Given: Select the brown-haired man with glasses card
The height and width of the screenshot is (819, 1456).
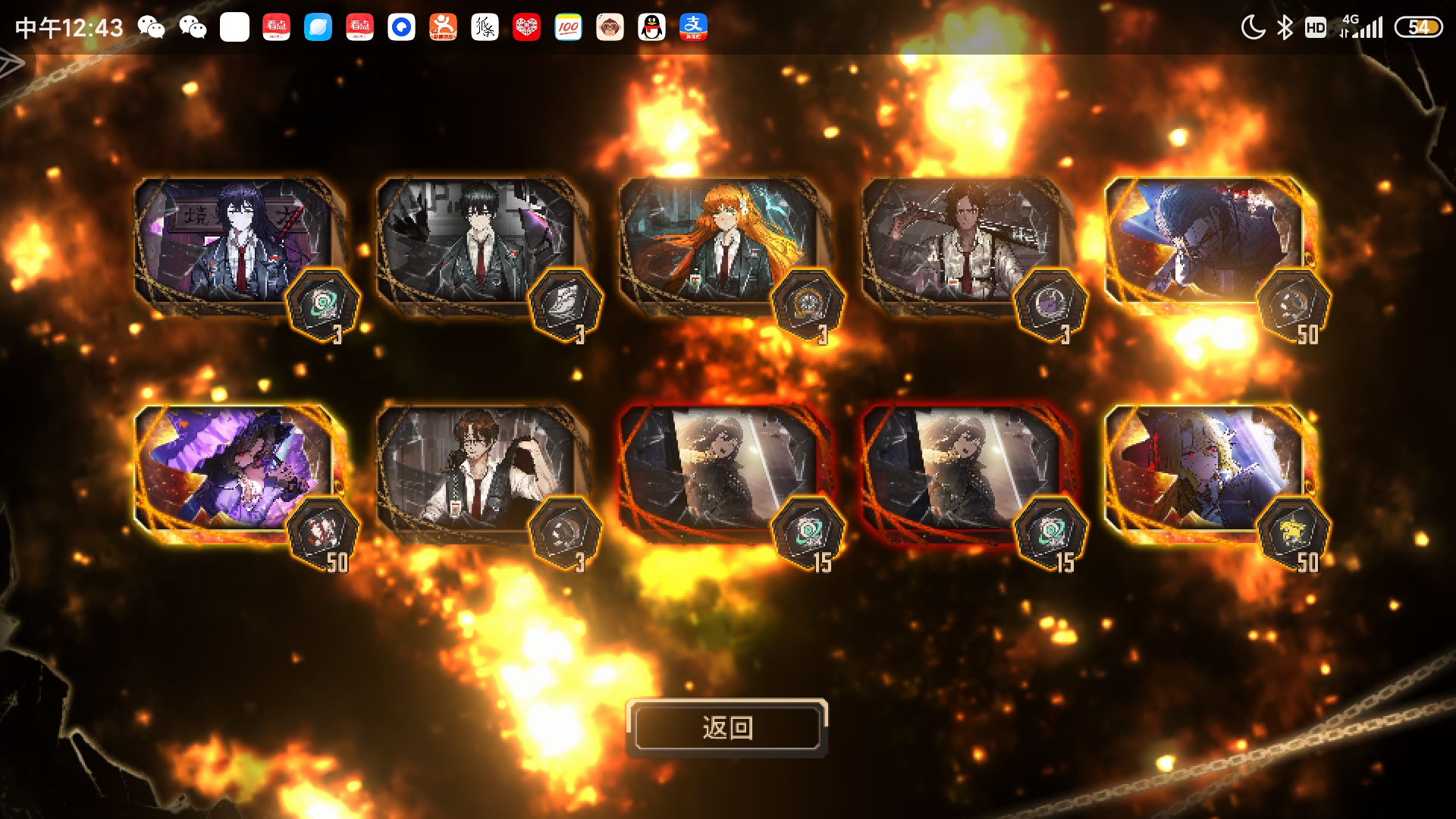Looking at the screenshot, I should click(x=478, y=470).
